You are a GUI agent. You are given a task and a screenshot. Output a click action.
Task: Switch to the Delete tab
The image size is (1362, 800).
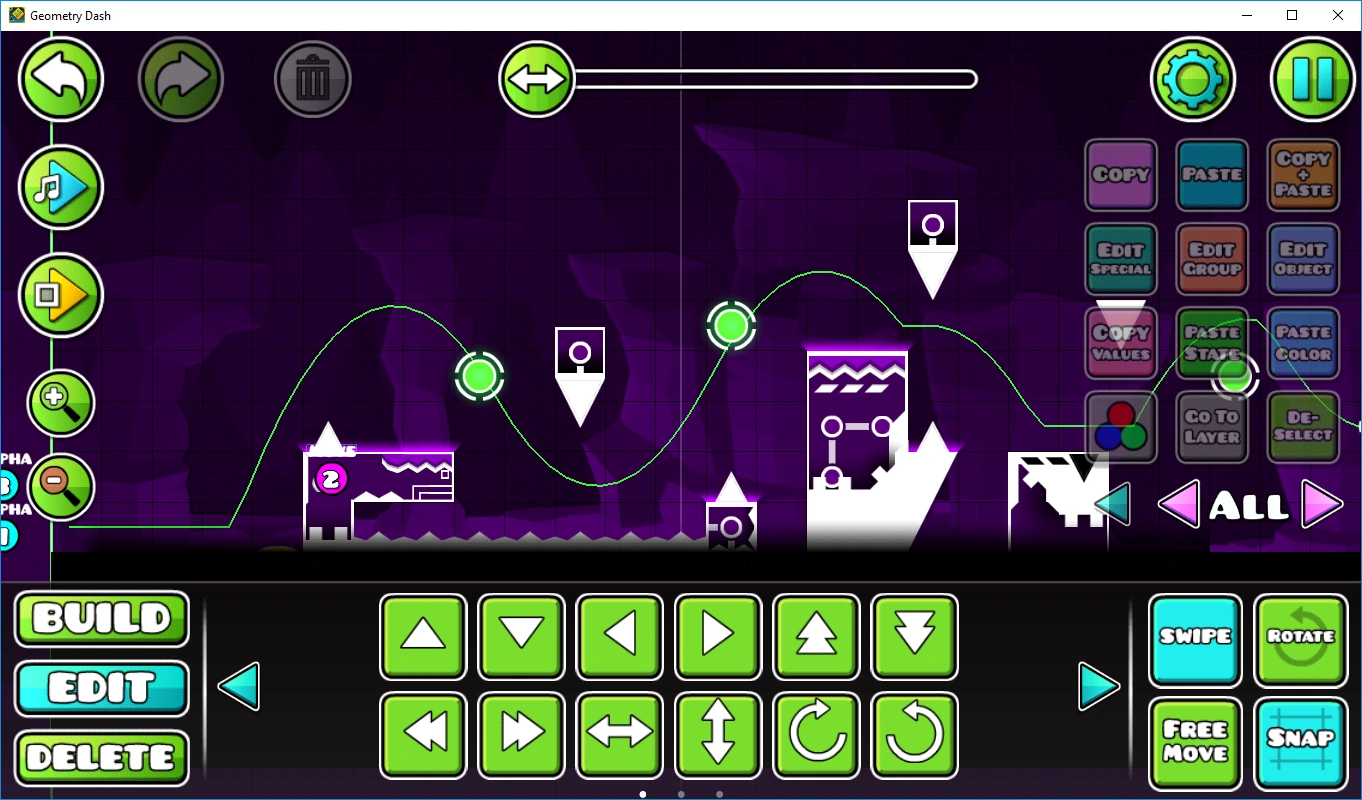click(x=100, y=758)
